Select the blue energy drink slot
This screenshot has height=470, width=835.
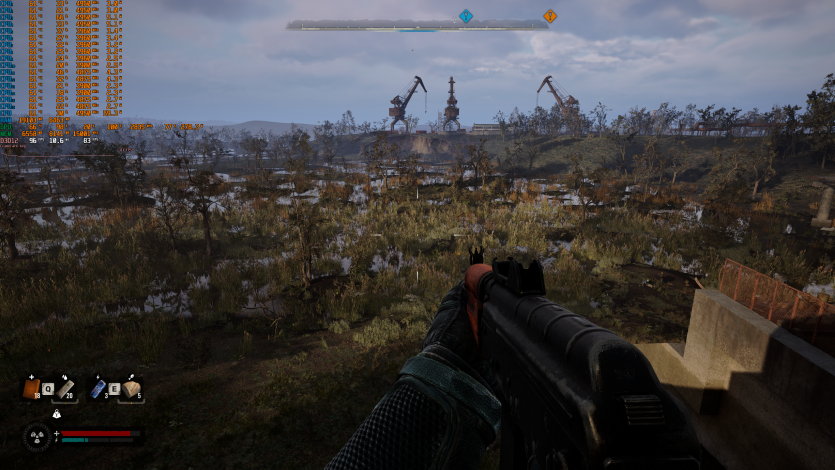pos(98,388)
